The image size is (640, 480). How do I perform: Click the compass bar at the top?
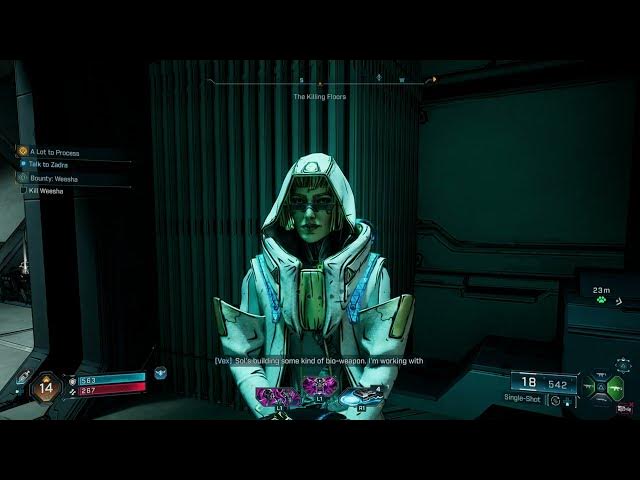click(x=320, y=79)
